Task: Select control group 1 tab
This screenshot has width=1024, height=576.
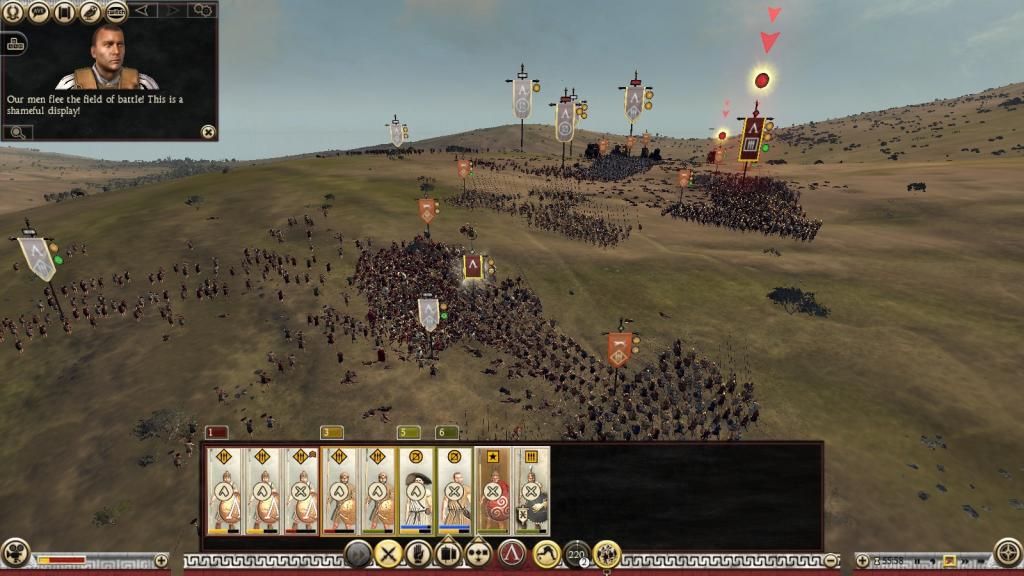Action: pyautogui.click(x=216, y=432)
